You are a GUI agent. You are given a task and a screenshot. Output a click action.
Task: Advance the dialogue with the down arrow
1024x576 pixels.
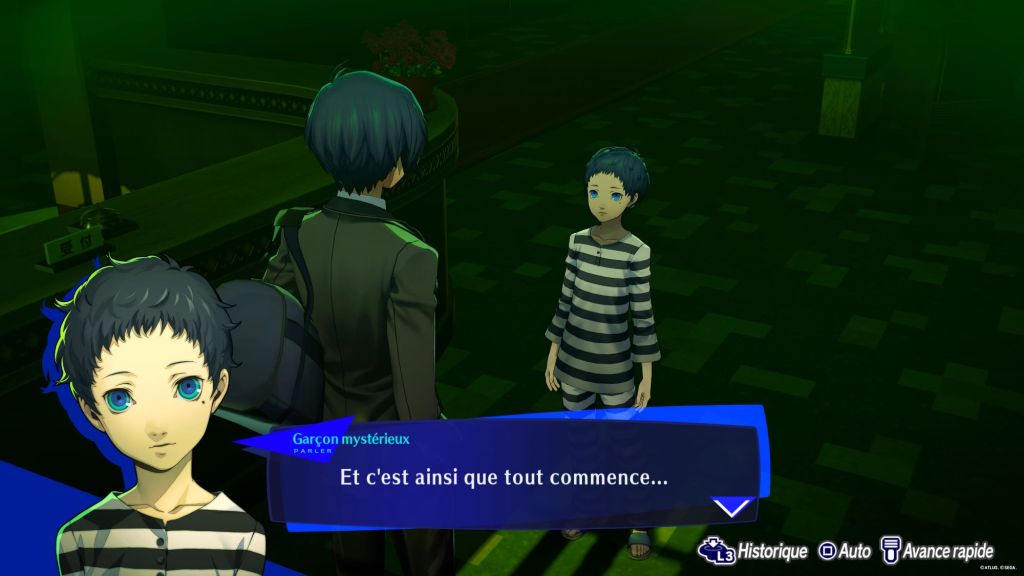click(x=733, y=507)
